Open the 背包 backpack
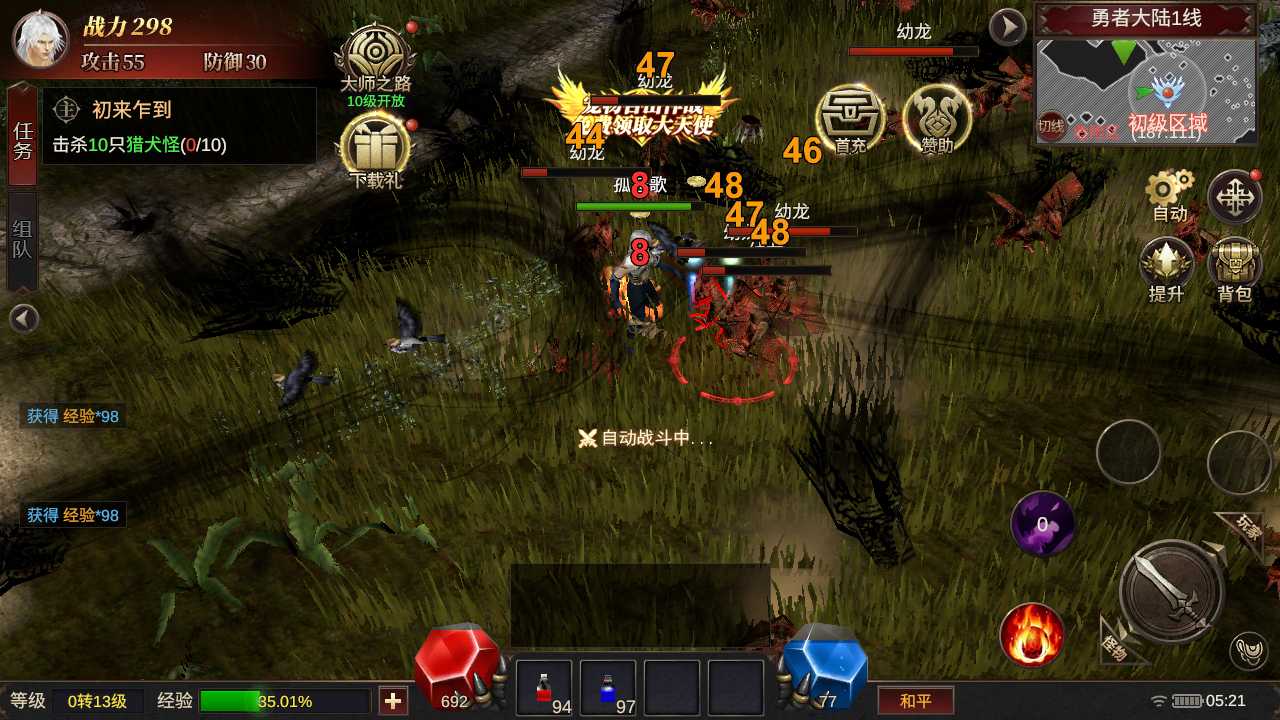 pos(1234,268)
